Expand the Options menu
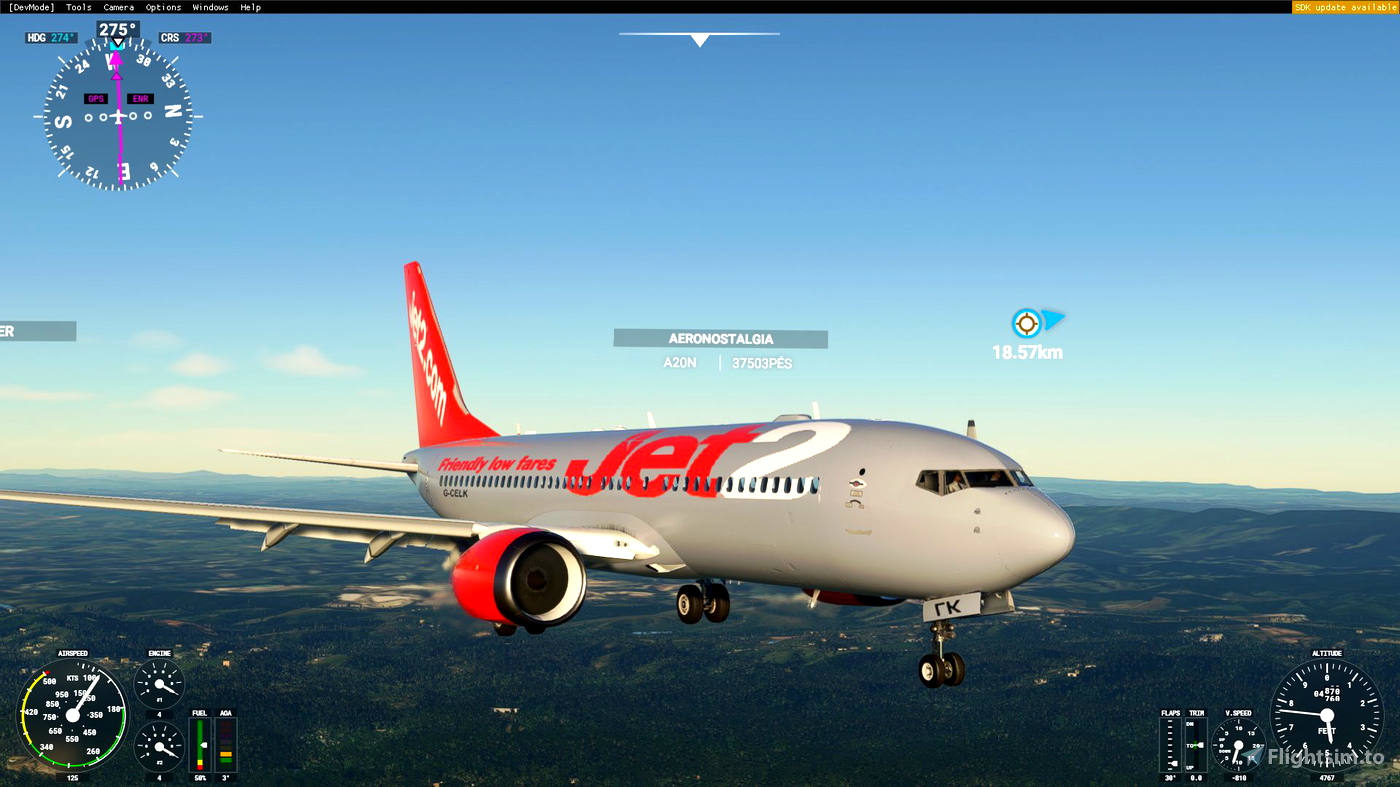The height and width of the screenshot is (787, 1400). point(162,6)
